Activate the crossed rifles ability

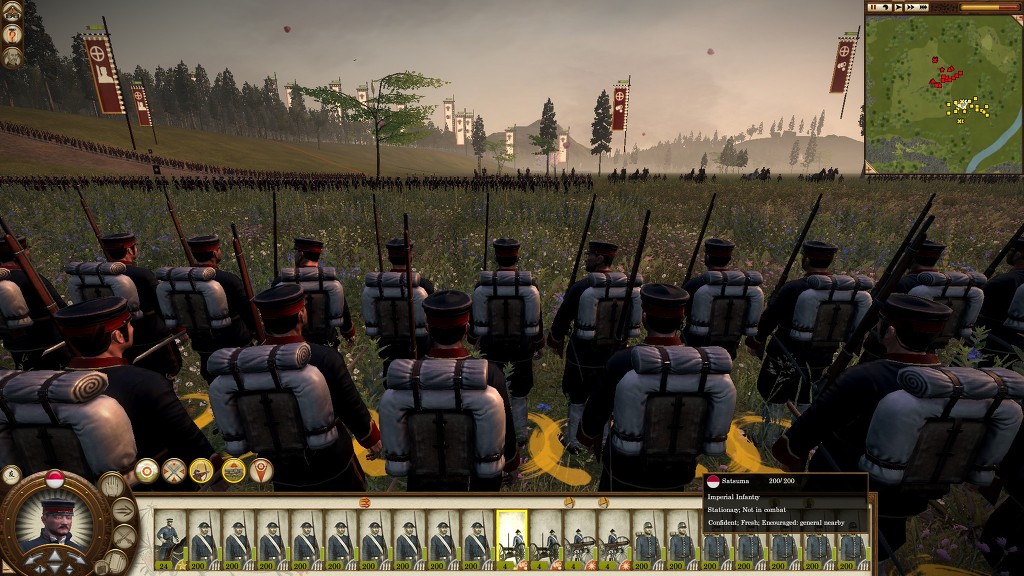click(174, 470)
